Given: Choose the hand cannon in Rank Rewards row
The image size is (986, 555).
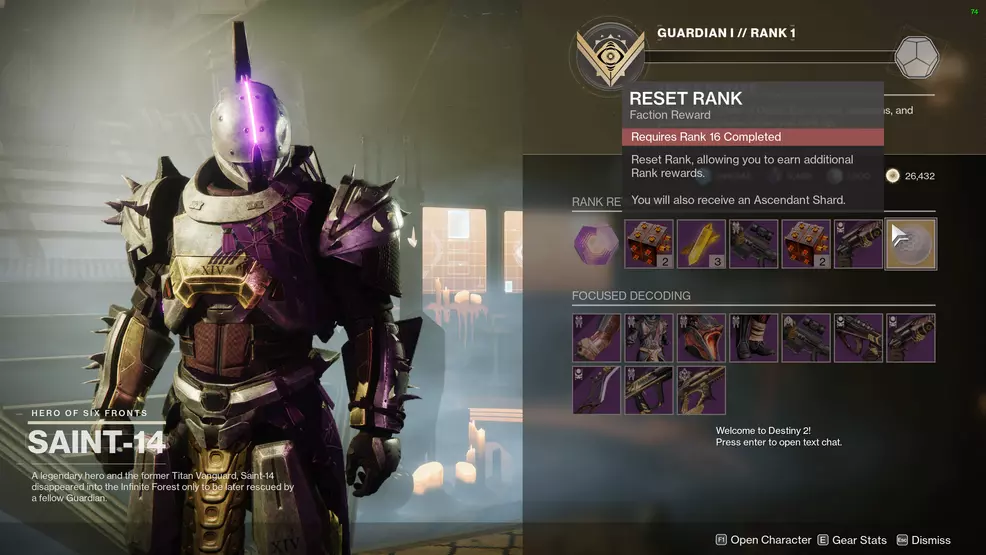Looking at the screenshot, I should (858, 244).
